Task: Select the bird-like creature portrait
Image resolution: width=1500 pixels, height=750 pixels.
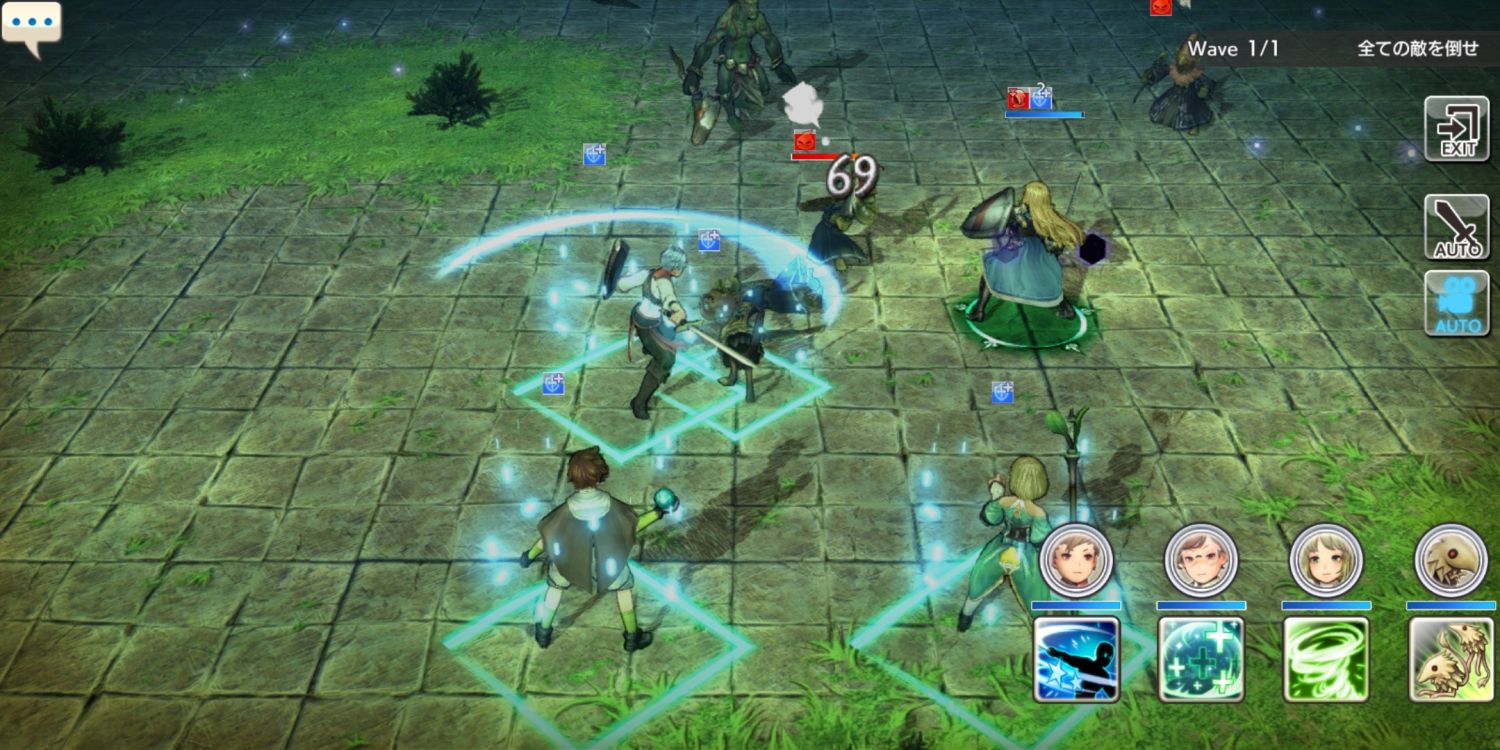Action: pyautogui.click(x=1451, y=560)
